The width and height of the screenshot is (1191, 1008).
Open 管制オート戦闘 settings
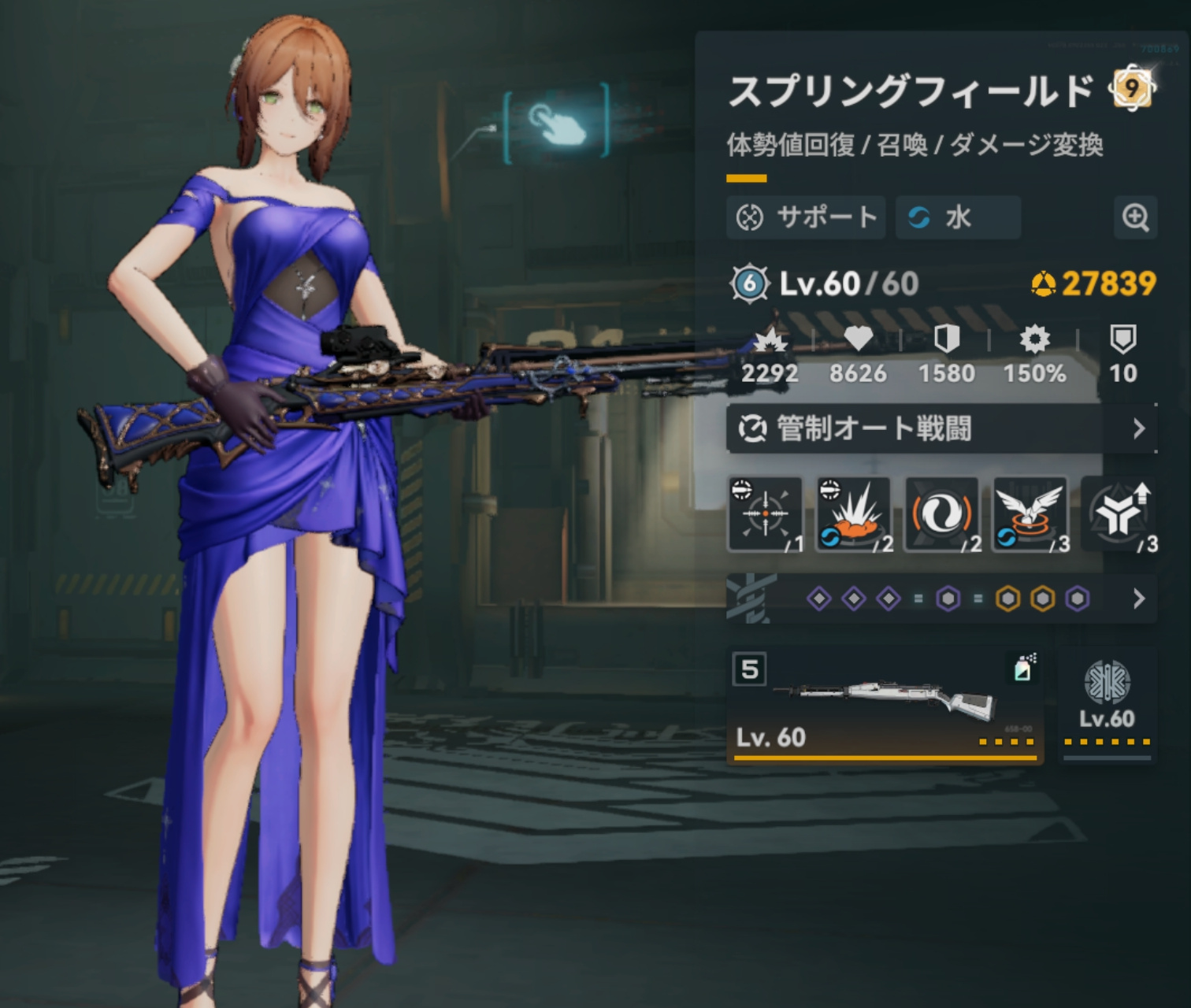coord(941,428)
